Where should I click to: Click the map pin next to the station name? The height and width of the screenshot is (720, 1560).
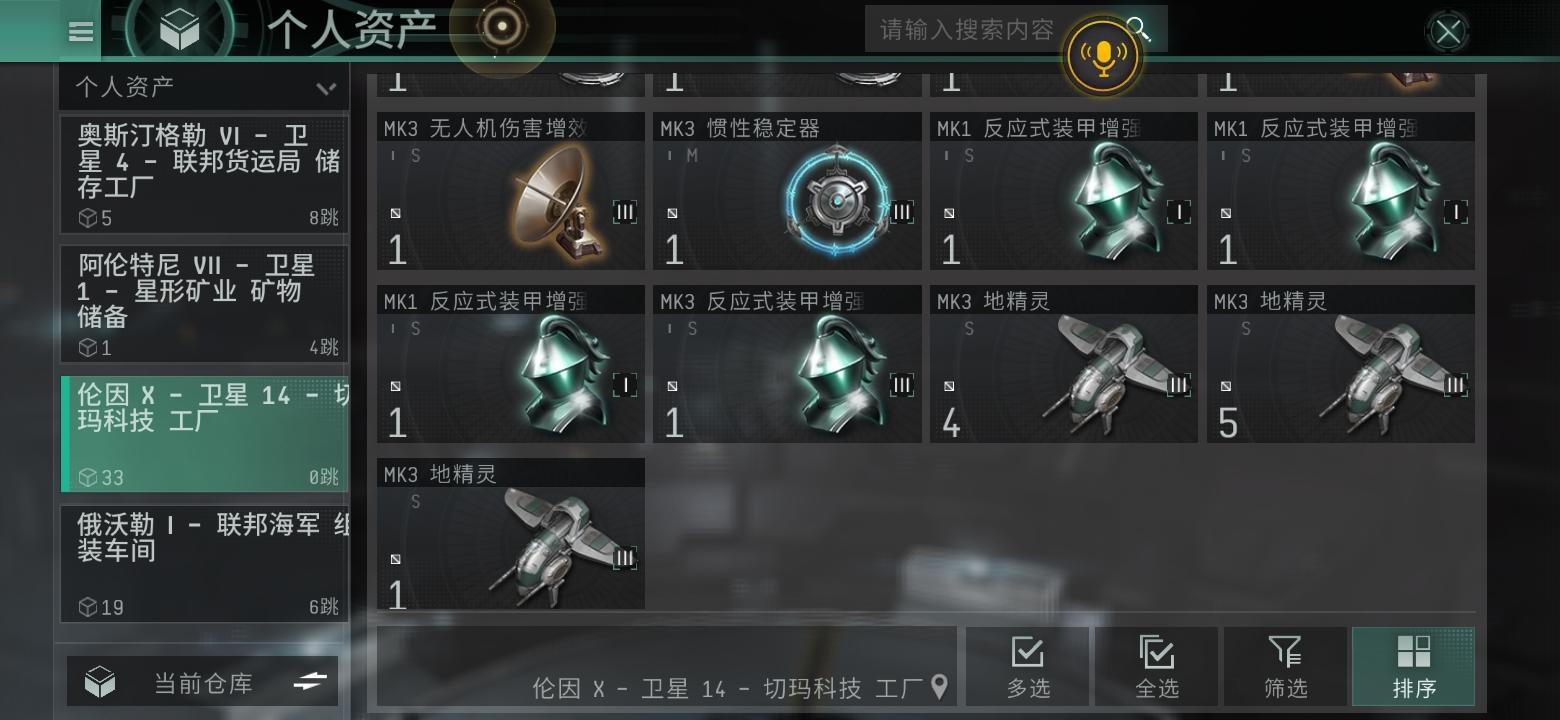(x=938, y=688)
